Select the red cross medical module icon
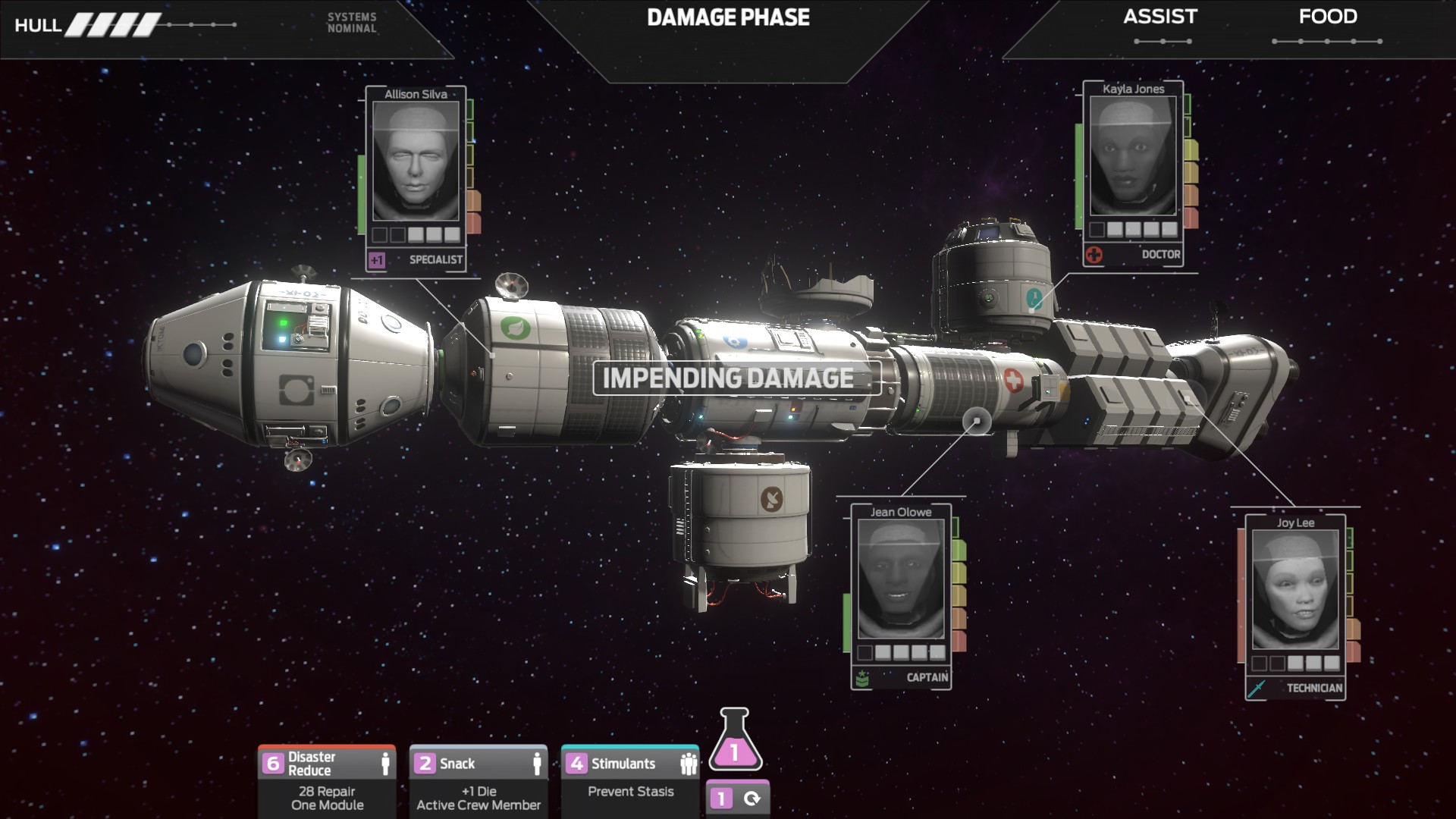The image size is (1456, 819). click(1013, 379)
